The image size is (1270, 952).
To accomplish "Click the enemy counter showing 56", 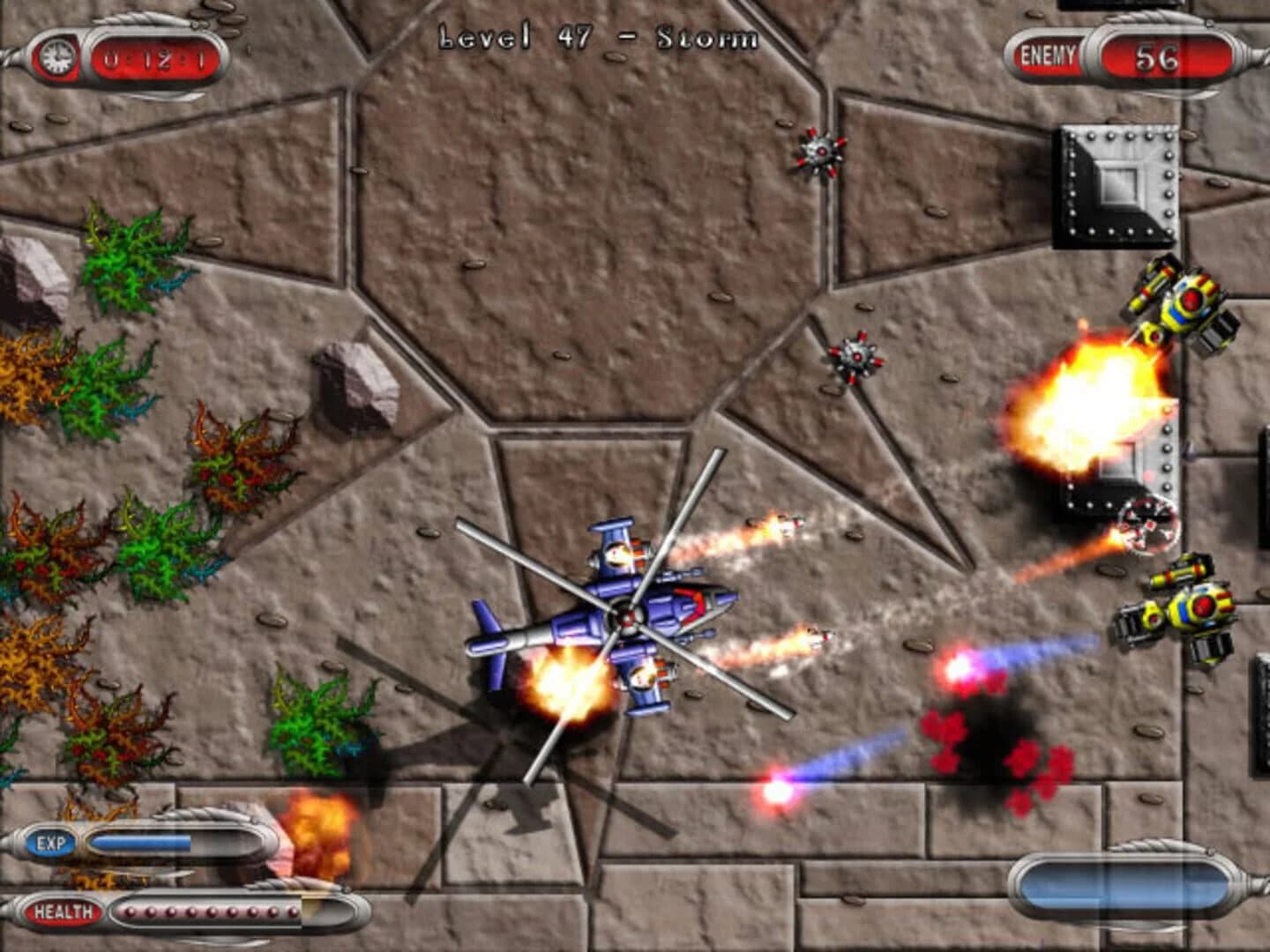I will [x=1160, y=55].
